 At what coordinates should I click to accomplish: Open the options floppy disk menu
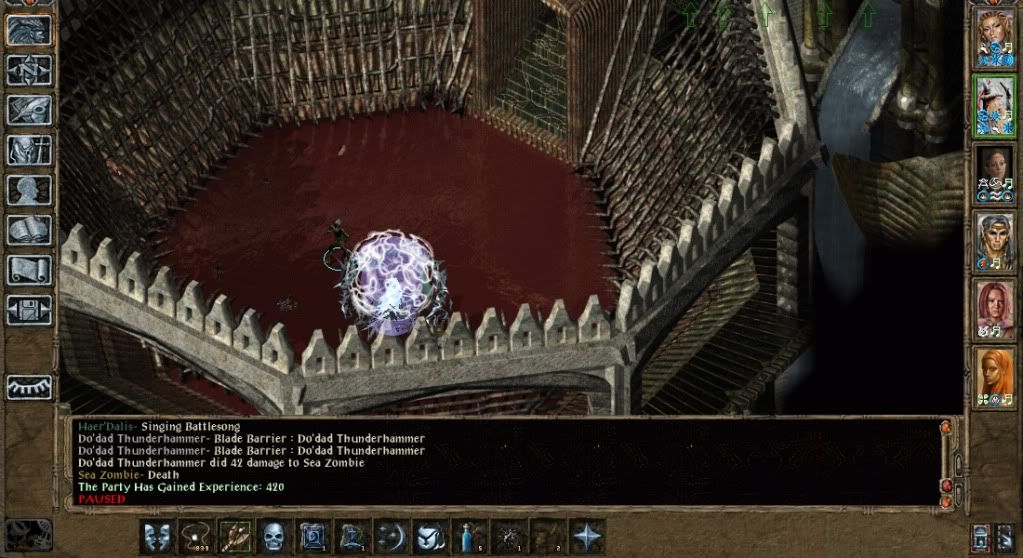[28, 309]
